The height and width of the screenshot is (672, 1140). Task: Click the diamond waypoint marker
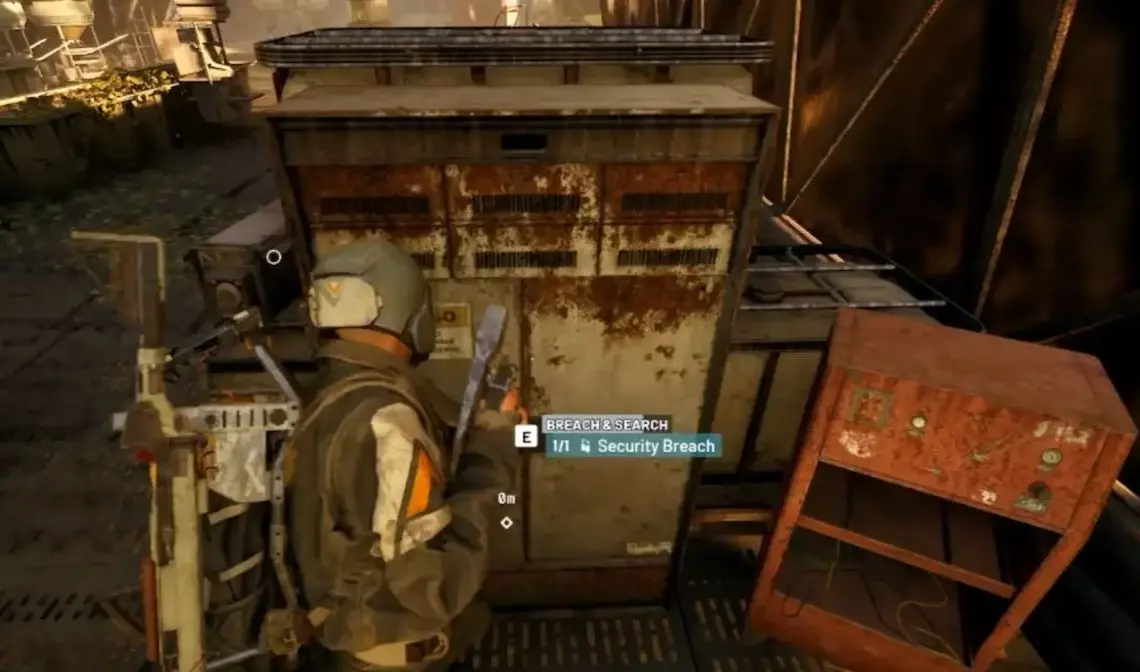506,522
